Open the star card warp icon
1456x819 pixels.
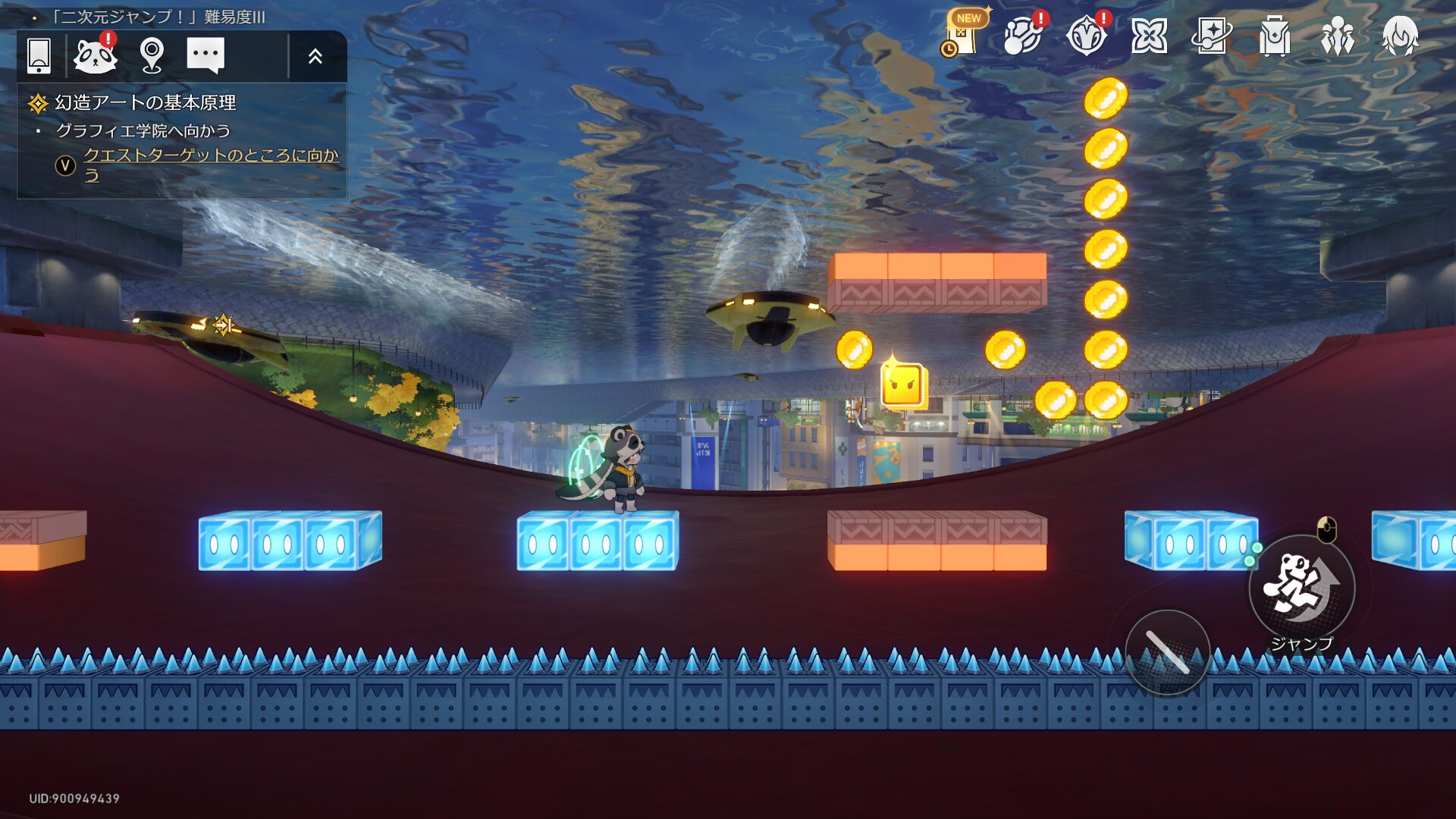[x=1211, y=36]
